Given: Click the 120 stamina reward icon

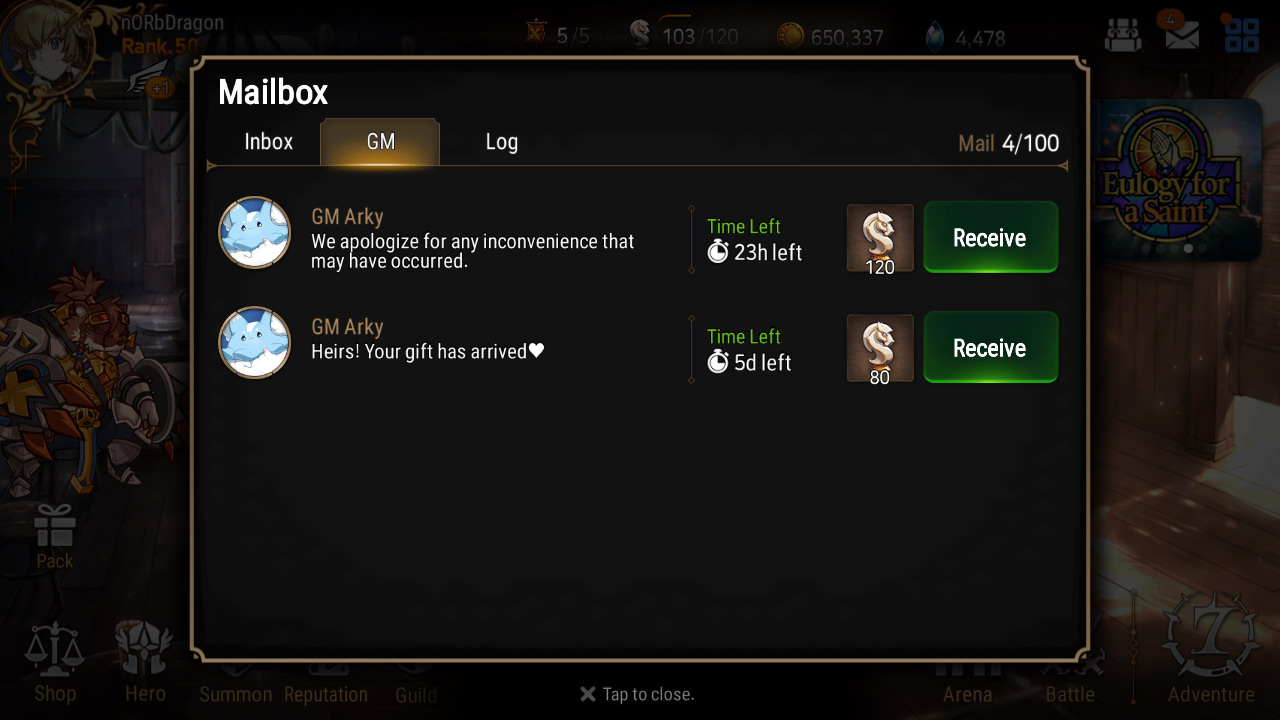Looking at the screenshot, I should click(x=880, y=238).
